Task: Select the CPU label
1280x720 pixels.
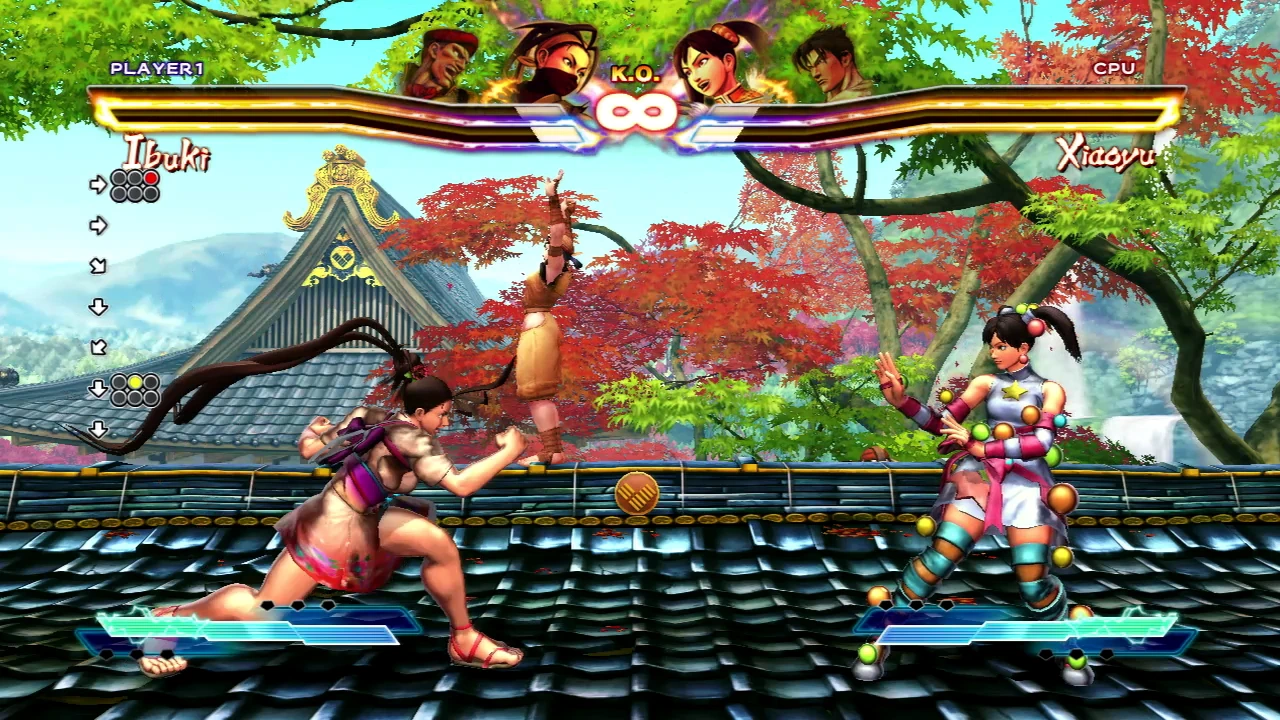Action: coord(1116,68)
